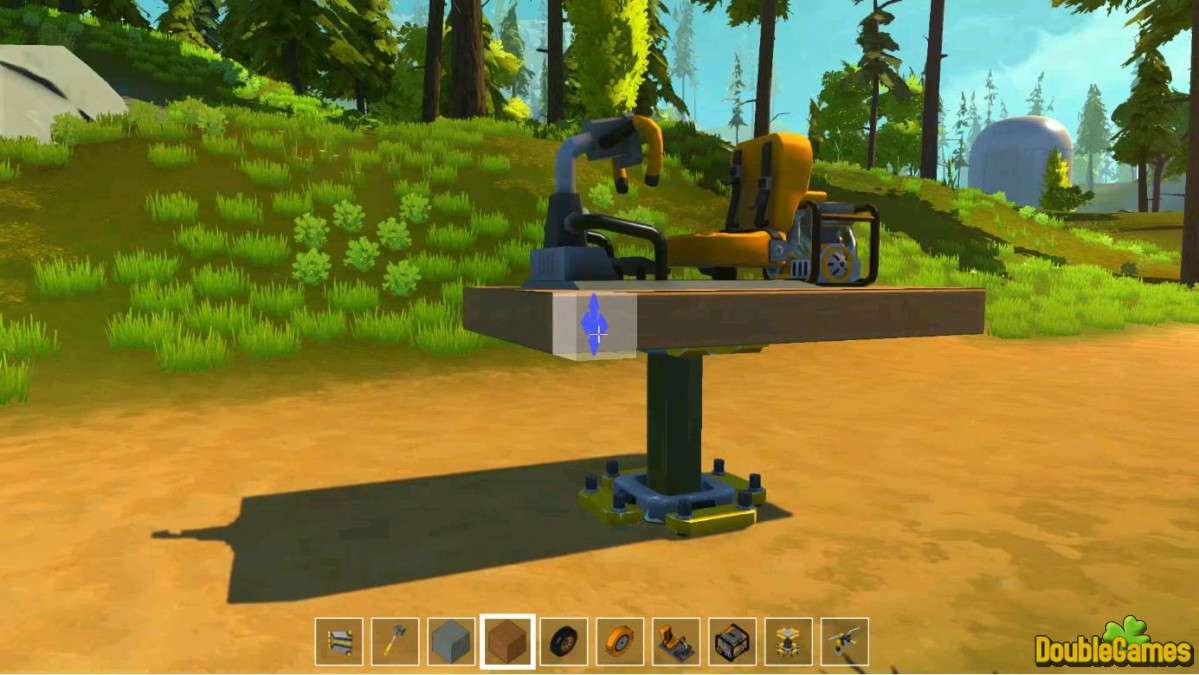
Task: Pick the yellow bearing hotbar slot
Action: pos(788,641)
